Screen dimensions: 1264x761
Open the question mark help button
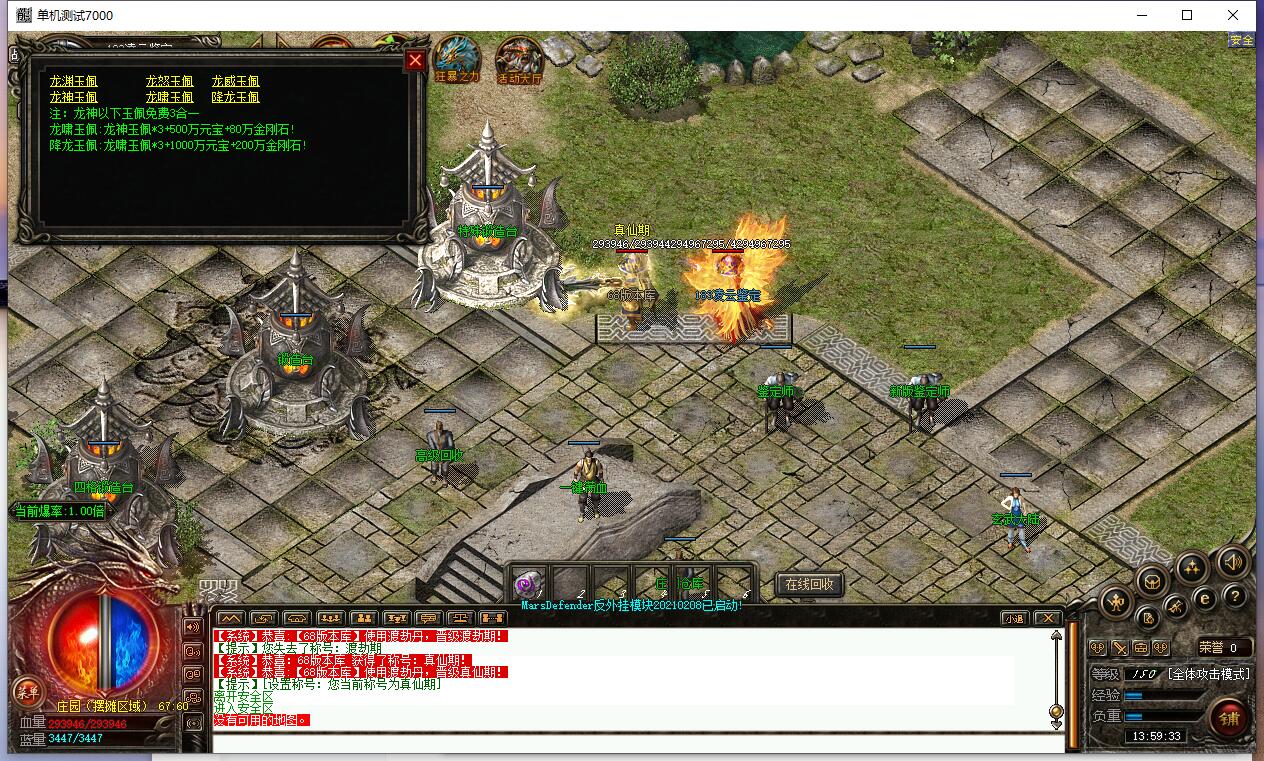pyautogui.click(x=1235, y=597)
